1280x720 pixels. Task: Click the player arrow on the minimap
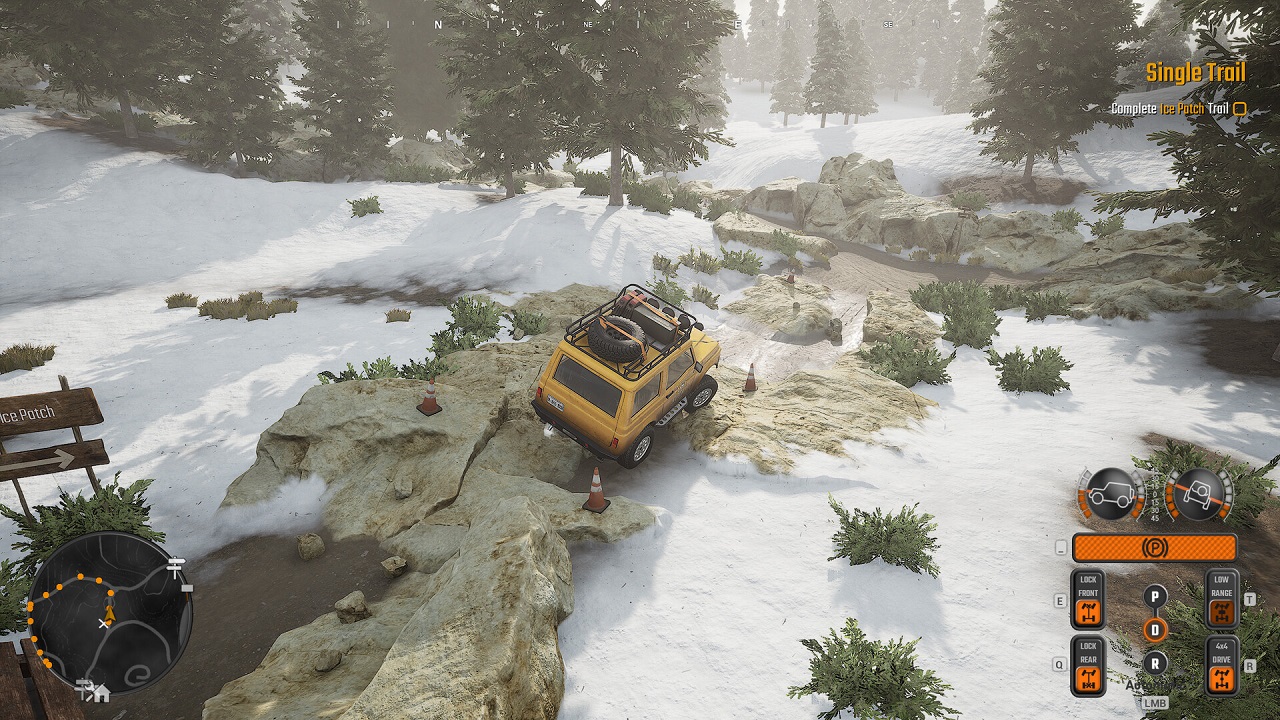(109, 614)
